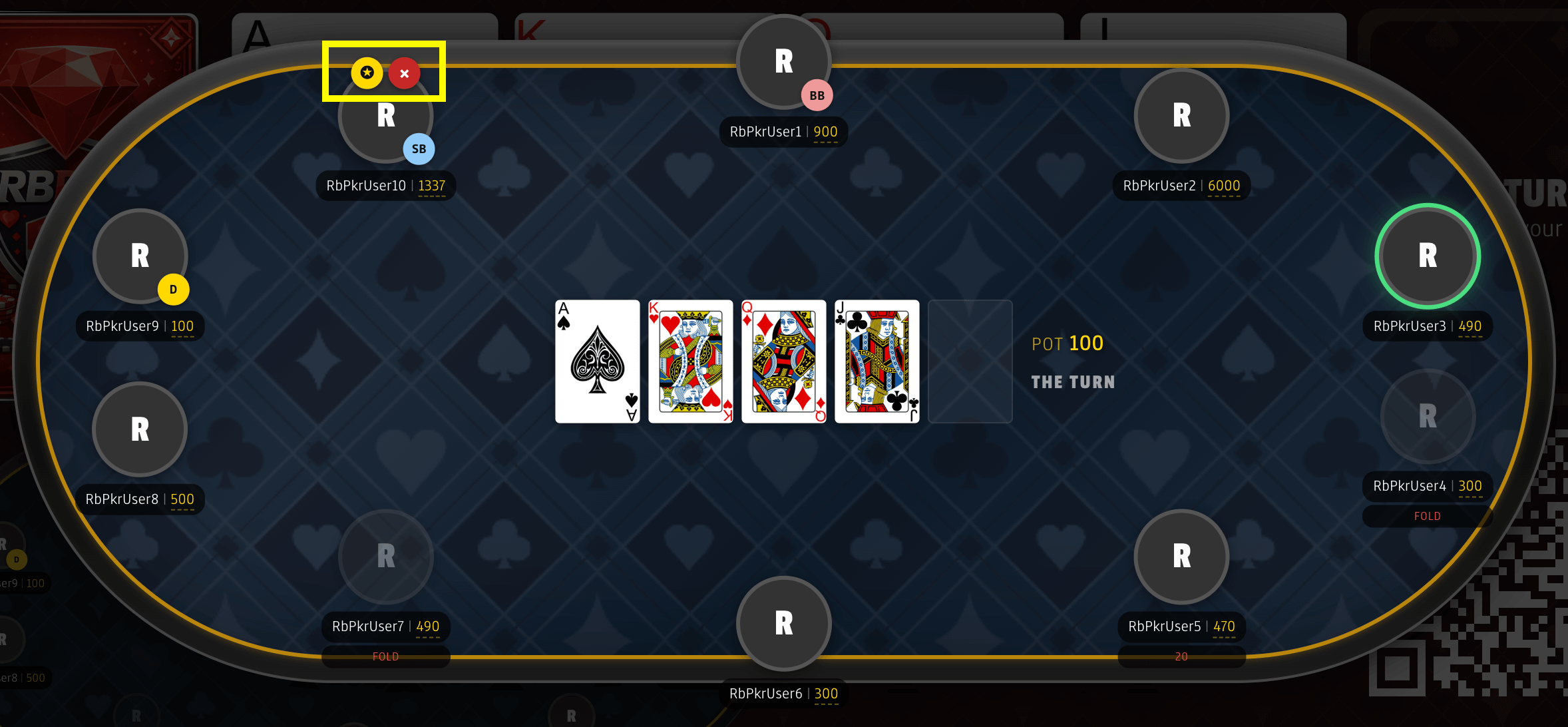Image resolution: width=1568 pixels, height=727 pixels.
Task: Select the Queen of Diamonds community card
Action: point(783,360)
